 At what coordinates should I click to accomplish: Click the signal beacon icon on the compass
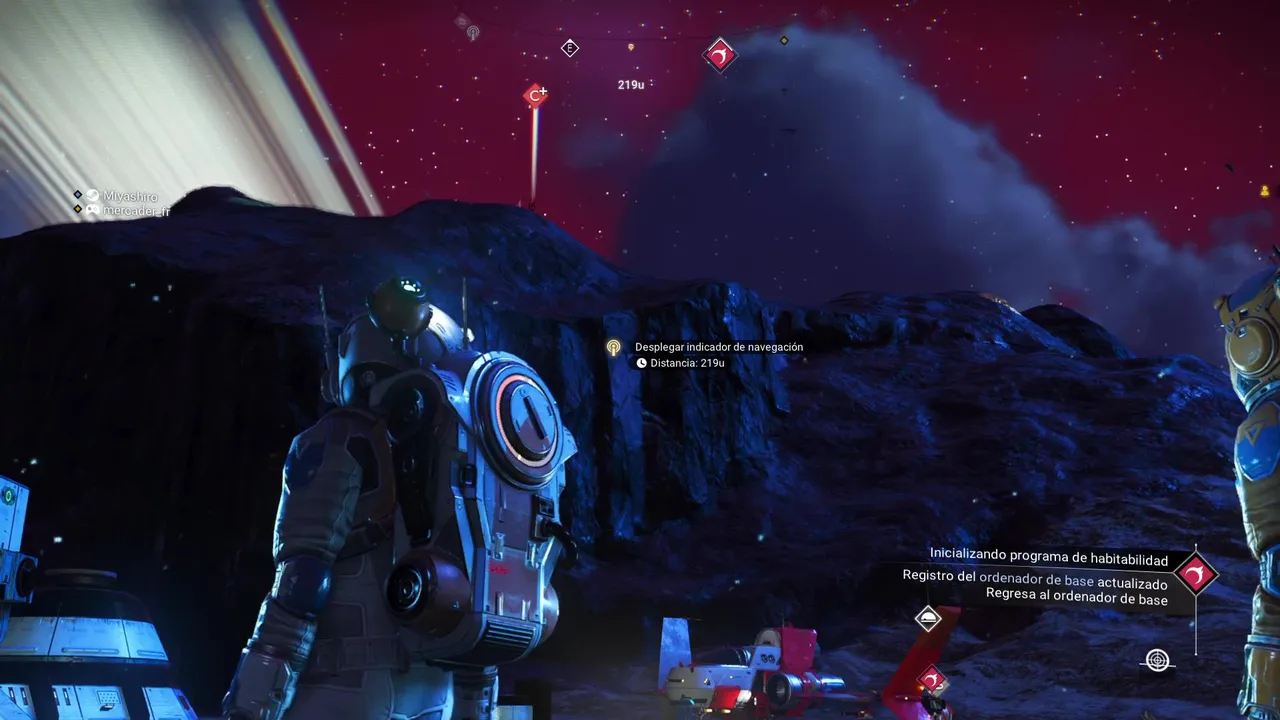473,33
